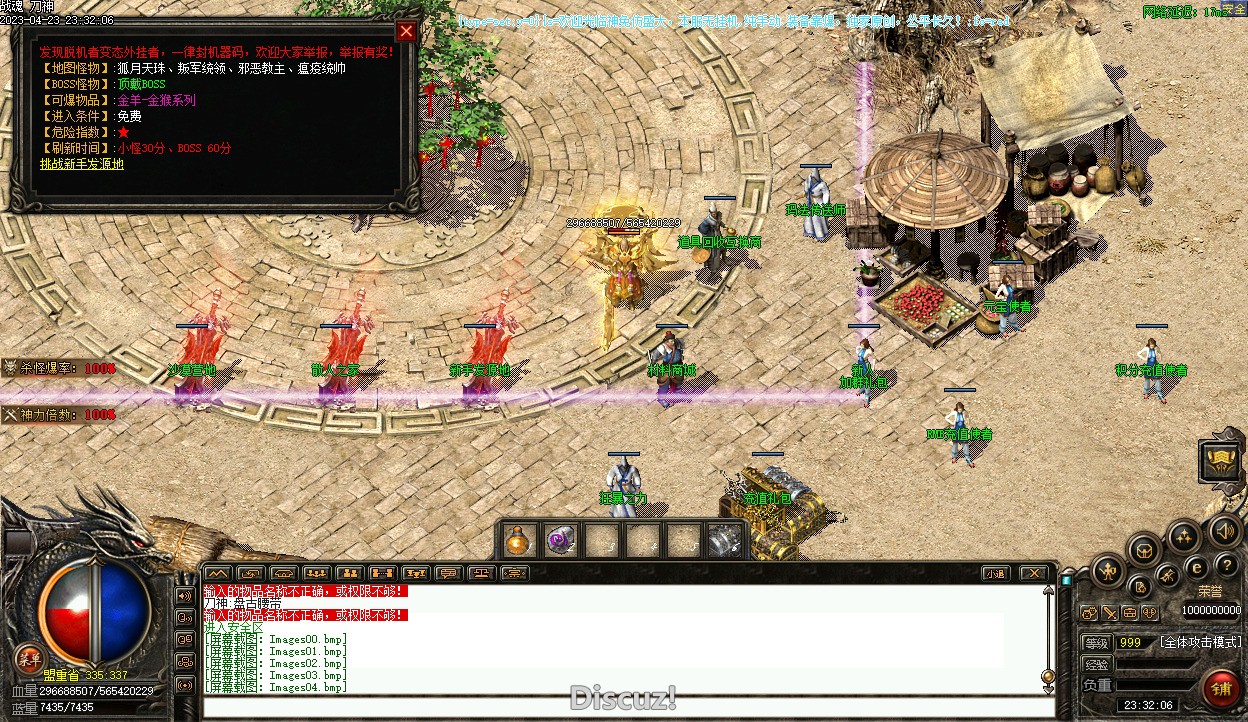This screenshot has width=1248, height=722.
Task: Close the chat panel with its X button
Action: (1033, 573)
